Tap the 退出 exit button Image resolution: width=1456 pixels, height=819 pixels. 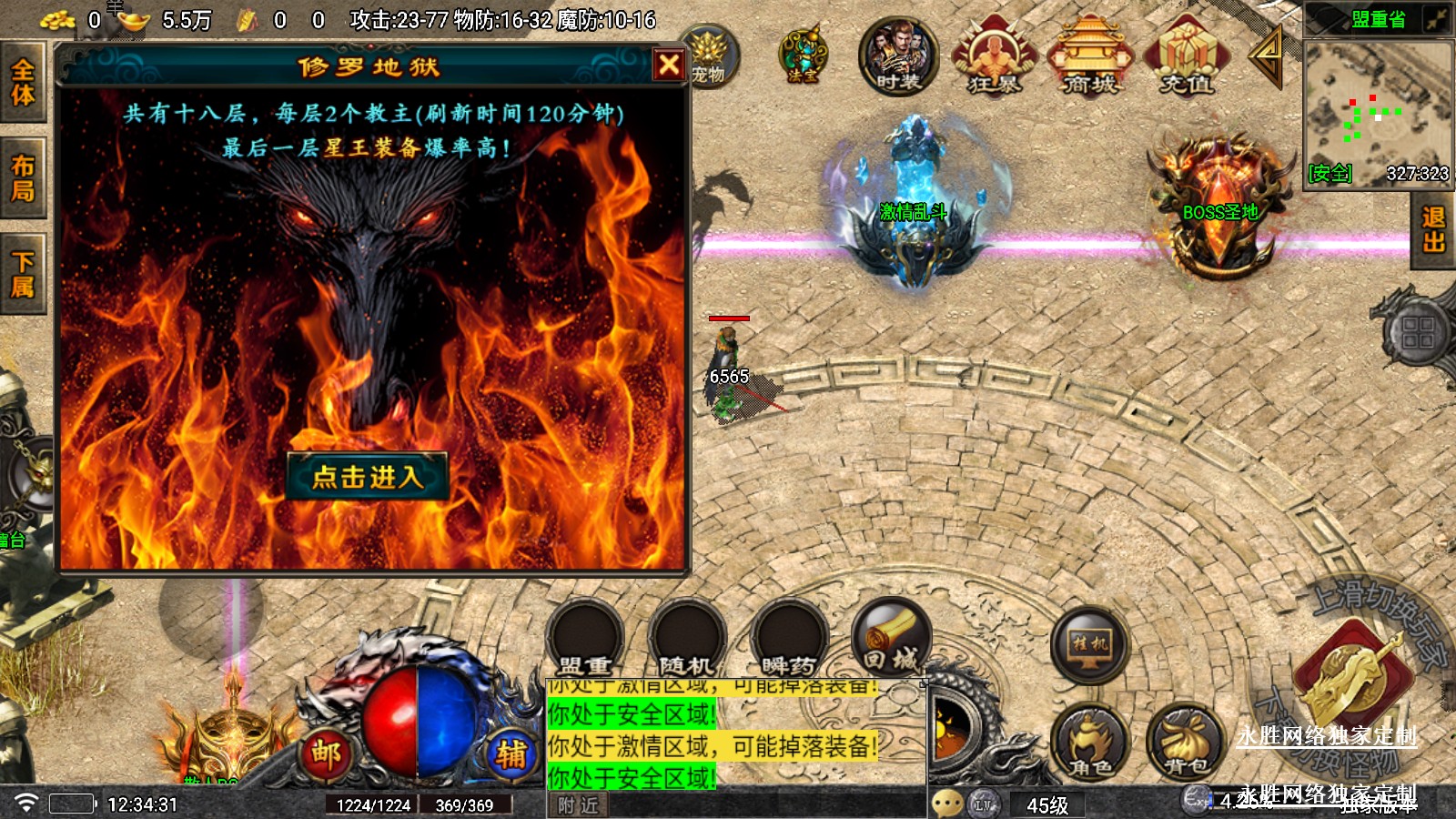point(1433,229)
